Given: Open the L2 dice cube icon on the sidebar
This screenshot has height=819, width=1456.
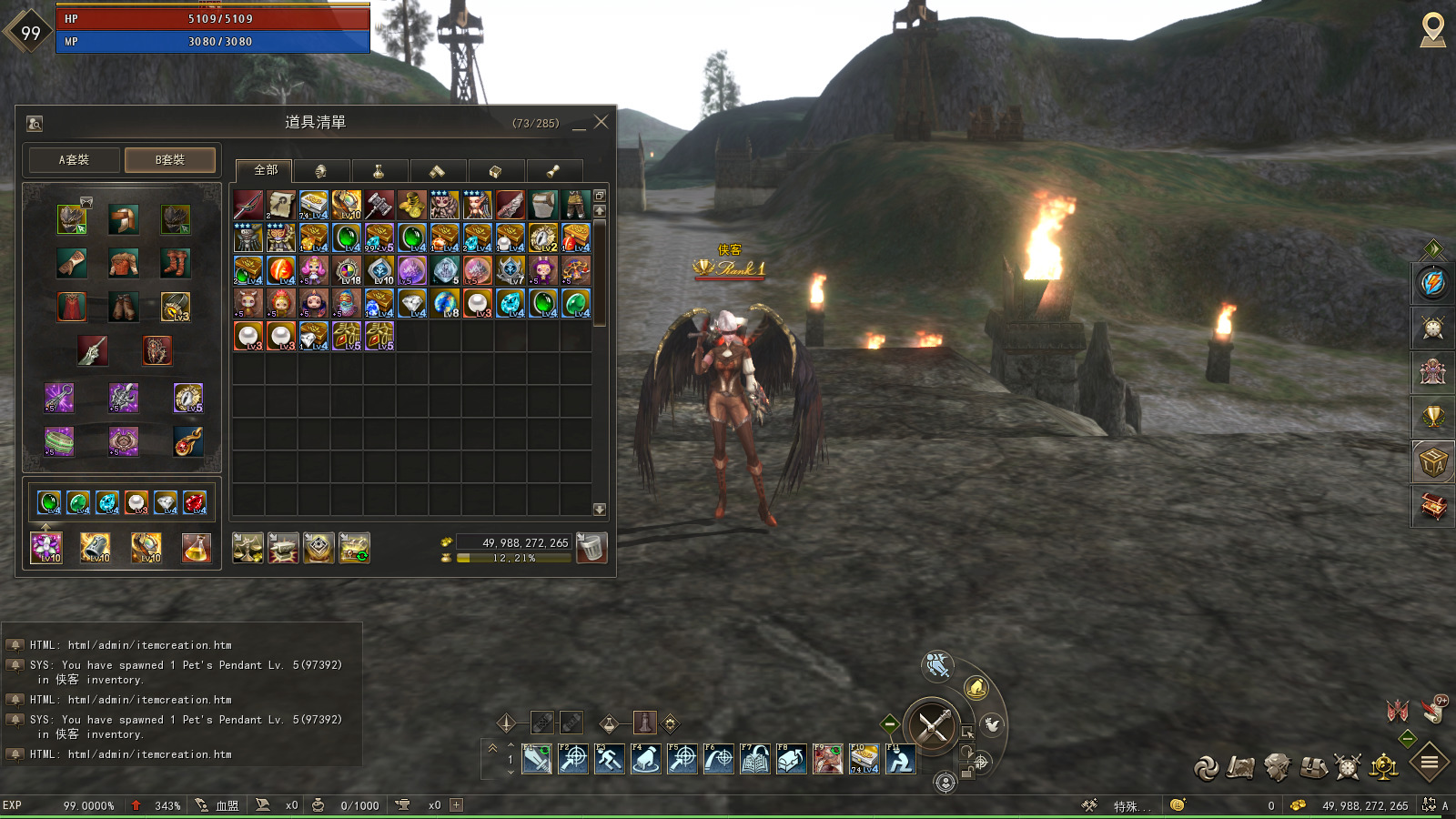Looking at the screenshot, I should click(x=1431, y=460).
